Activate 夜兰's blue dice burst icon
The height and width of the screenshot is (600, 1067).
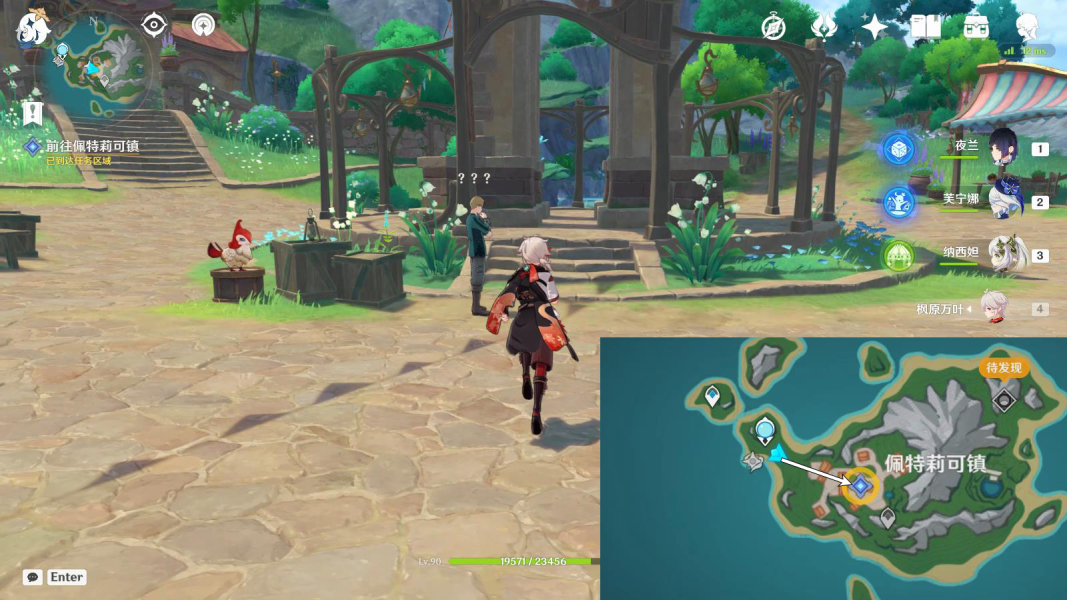(898, 150)
